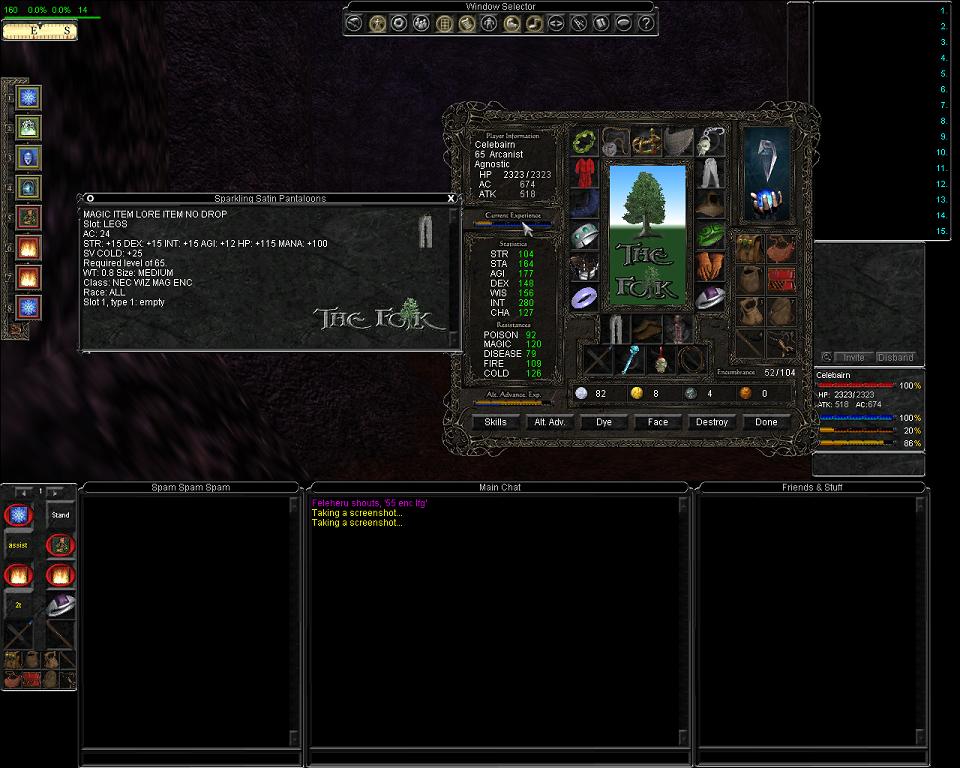Click the Invite group button

pos(853,357)
